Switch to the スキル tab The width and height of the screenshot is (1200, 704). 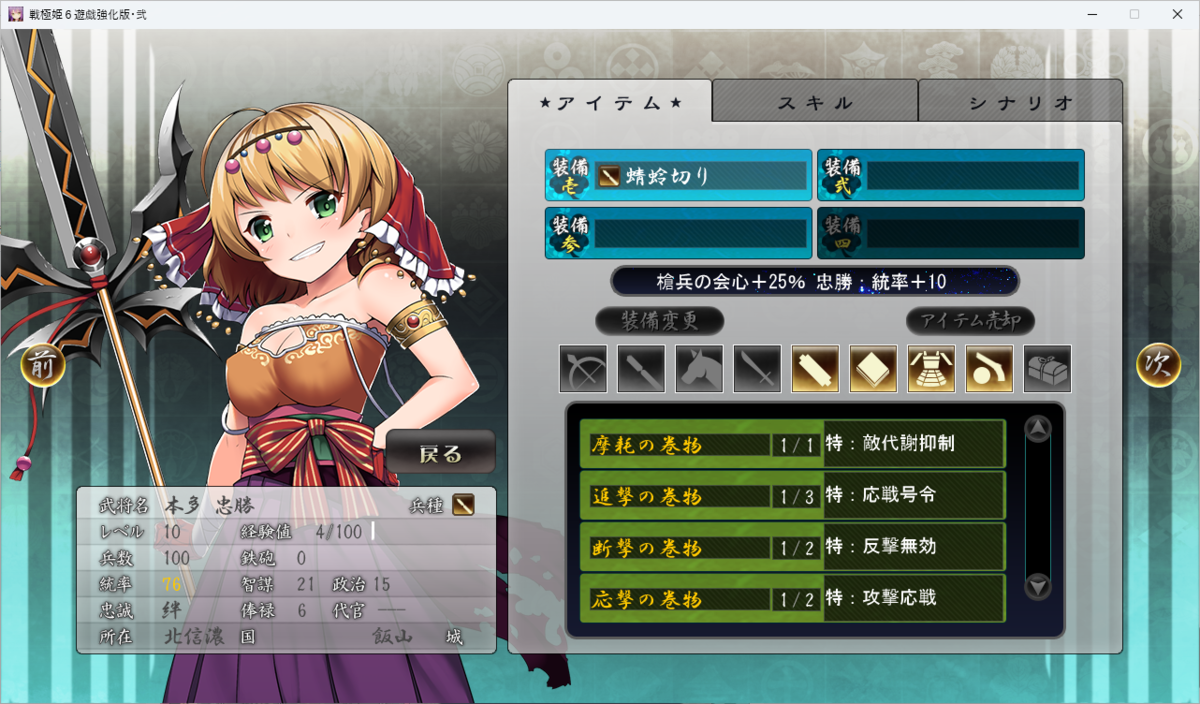(x=815, y=102)
